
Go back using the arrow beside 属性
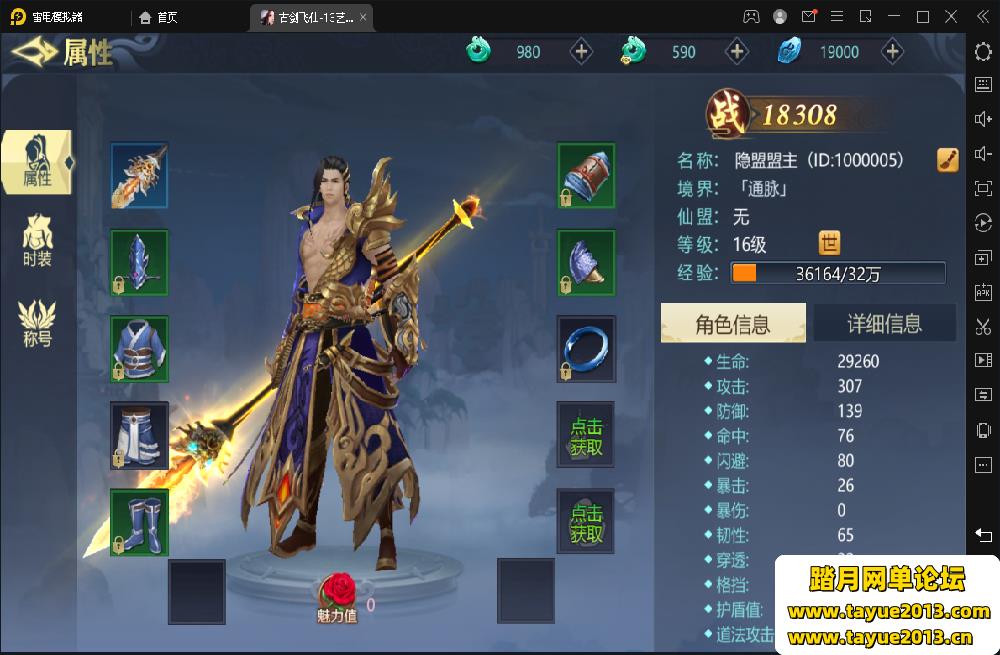34,51
